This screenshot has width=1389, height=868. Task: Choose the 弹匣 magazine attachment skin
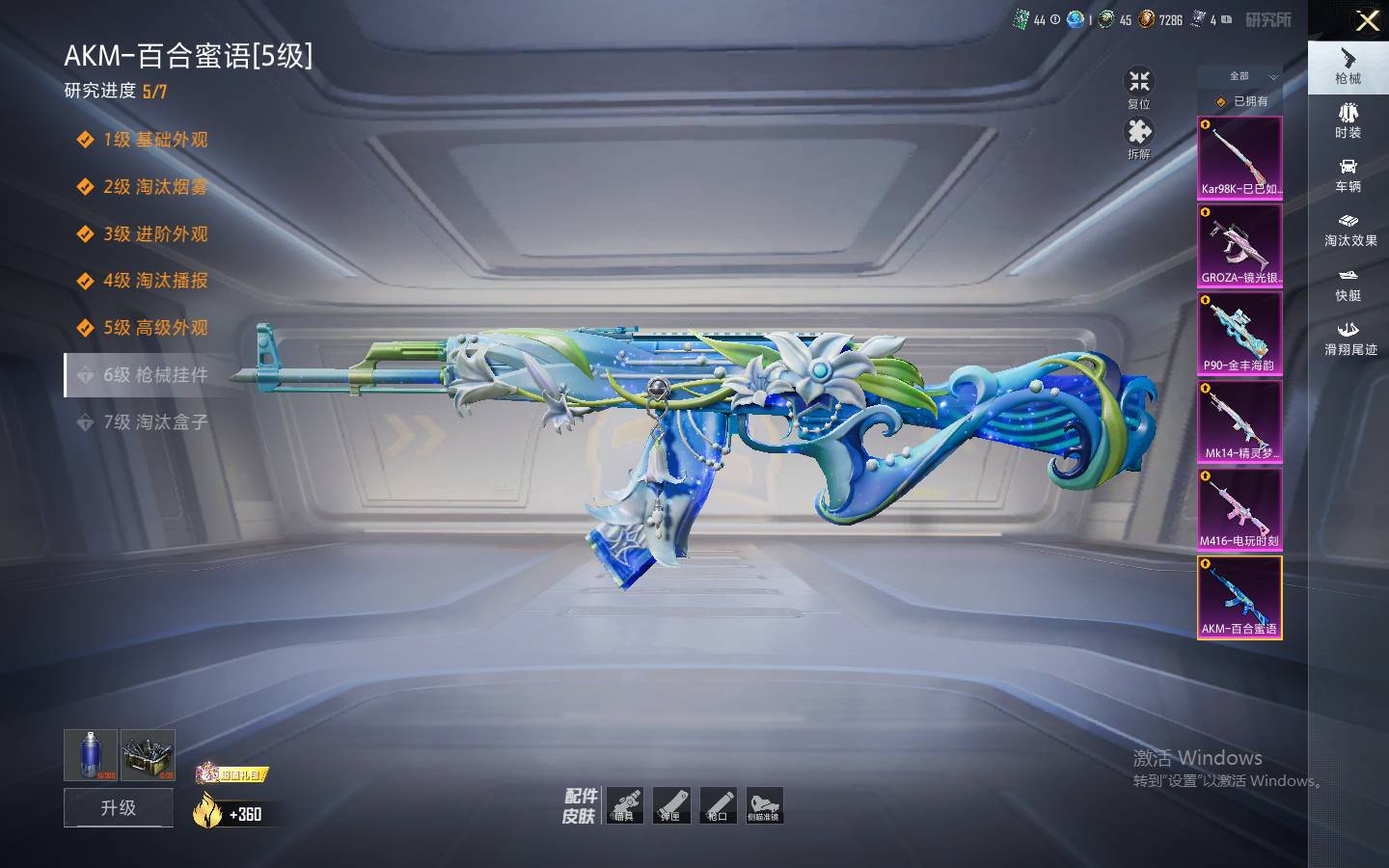[671, 805]
